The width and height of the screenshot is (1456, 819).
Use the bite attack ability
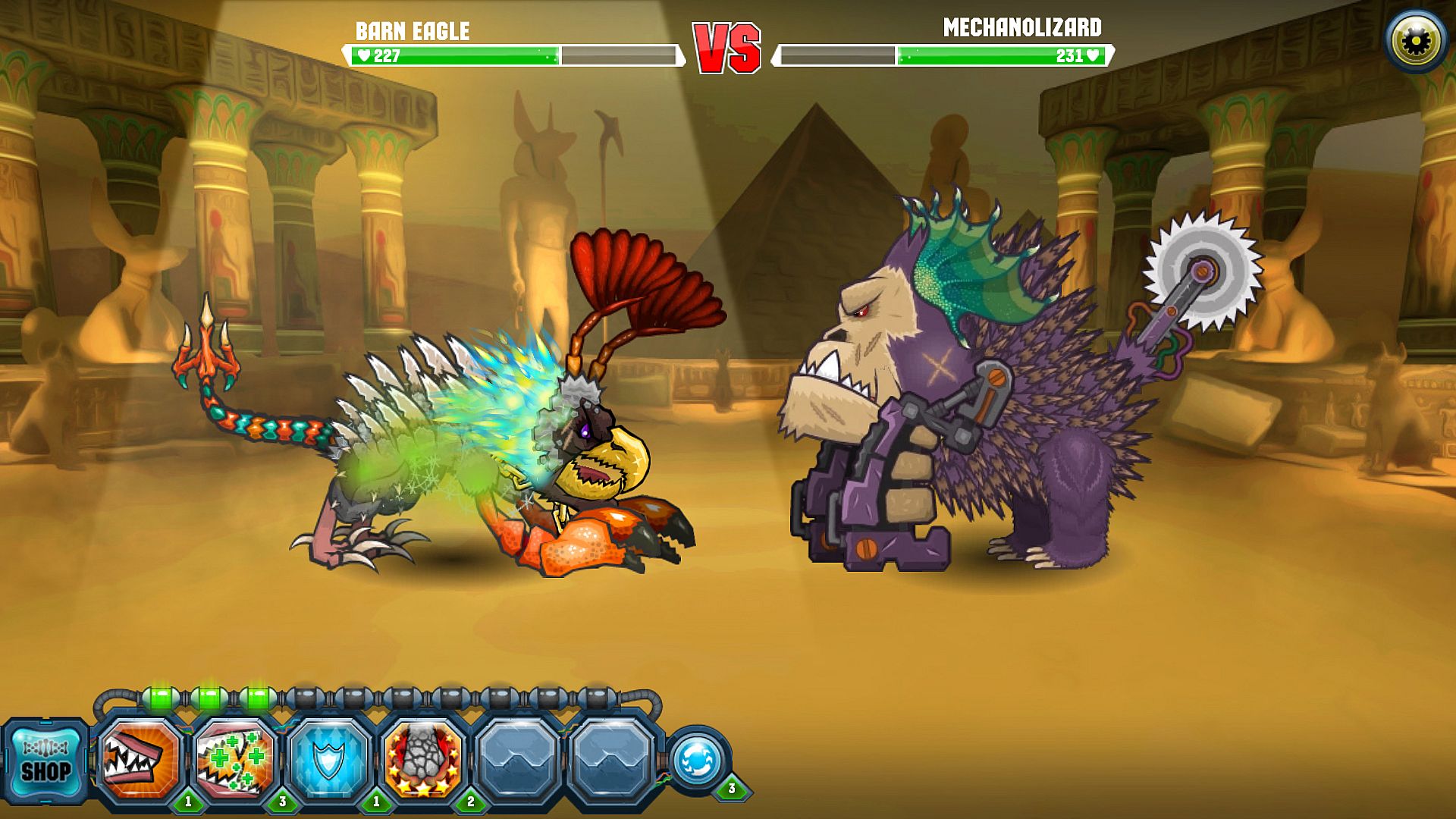(140, 760)
